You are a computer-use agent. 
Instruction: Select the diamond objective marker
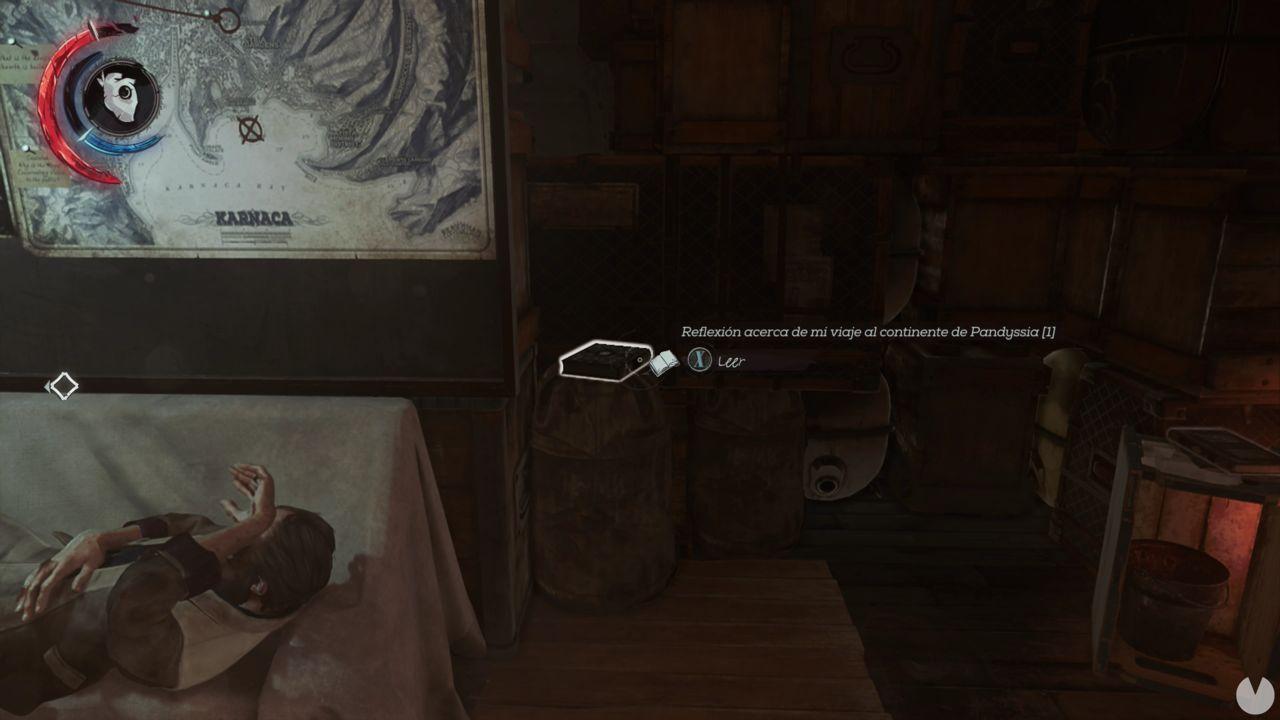[63, 384]
